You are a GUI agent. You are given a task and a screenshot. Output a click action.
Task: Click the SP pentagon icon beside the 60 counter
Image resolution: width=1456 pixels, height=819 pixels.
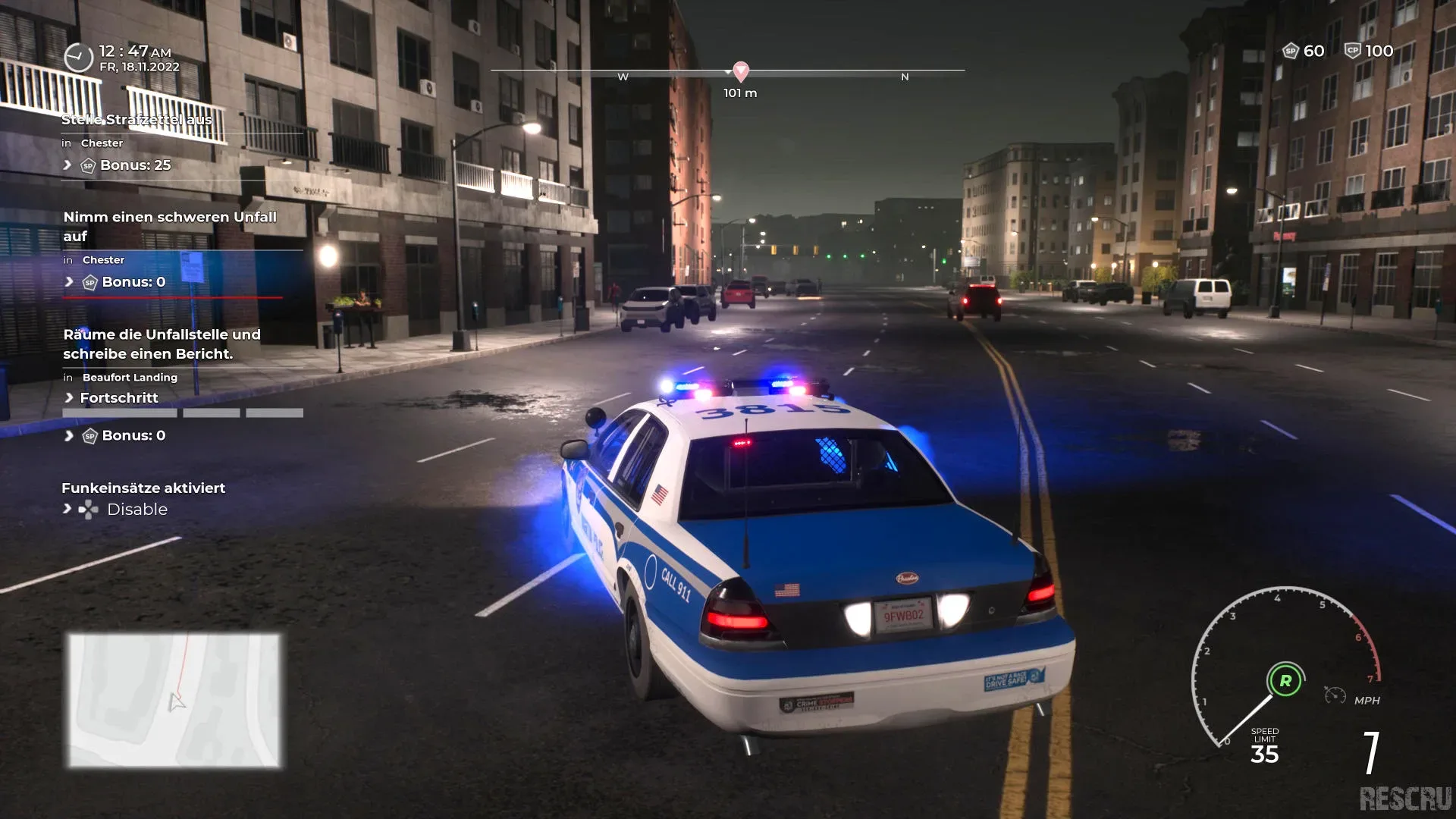point(1289,51)
